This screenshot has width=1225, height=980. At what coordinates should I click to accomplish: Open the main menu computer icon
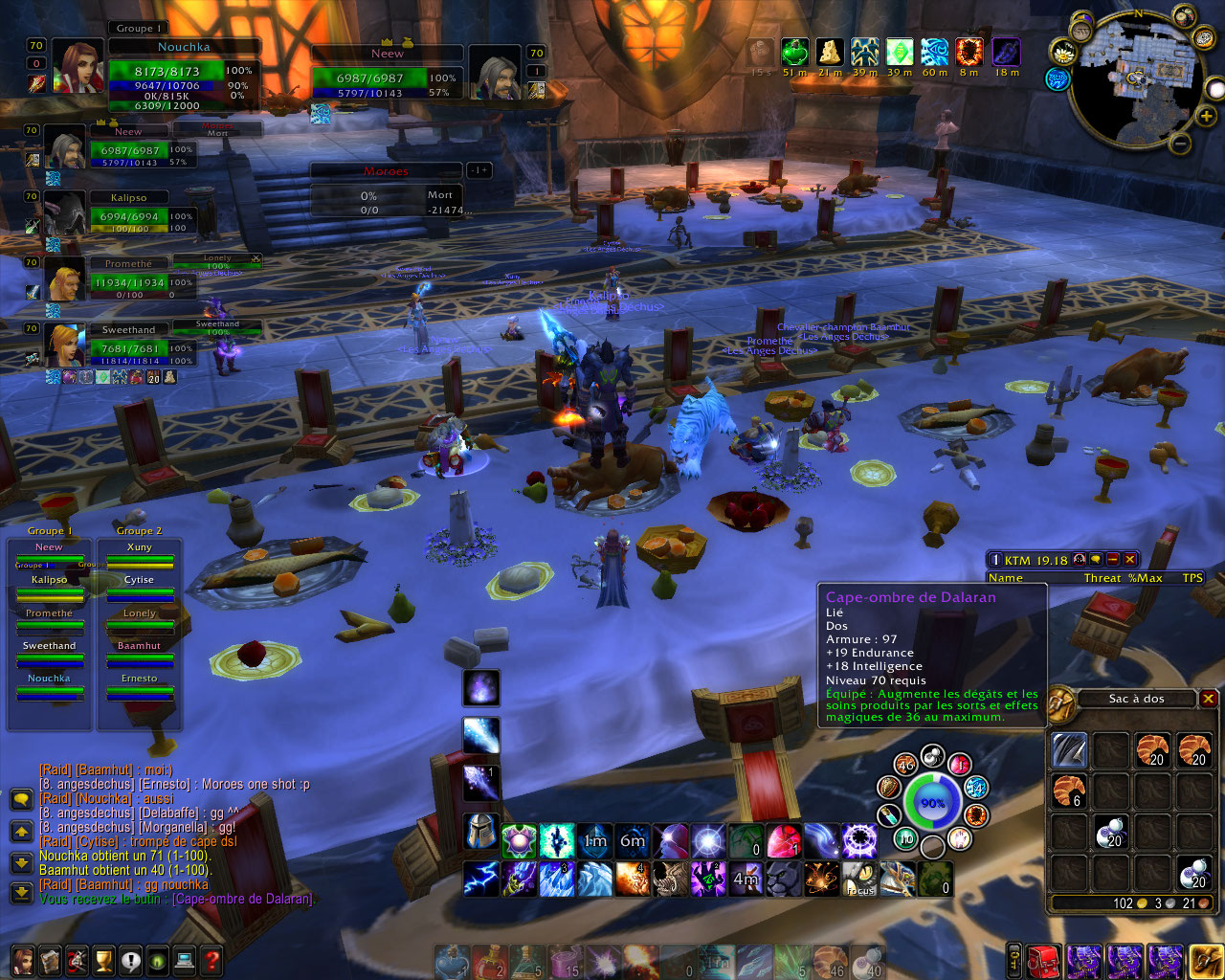pyautogui.click(x=185, y=960)
